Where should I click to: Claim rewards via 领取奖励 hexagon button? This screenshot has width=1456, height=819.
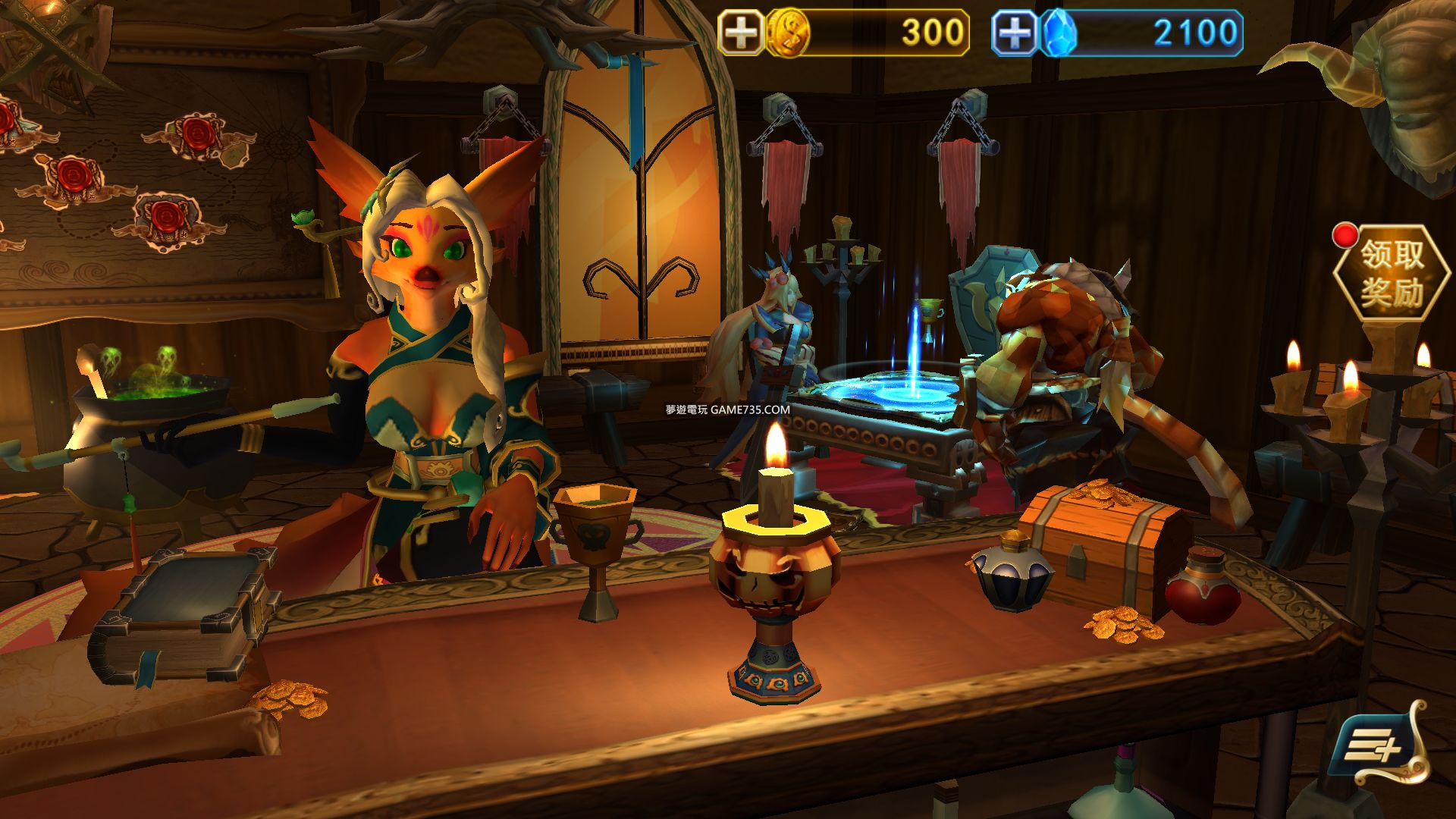(1391, 273)
